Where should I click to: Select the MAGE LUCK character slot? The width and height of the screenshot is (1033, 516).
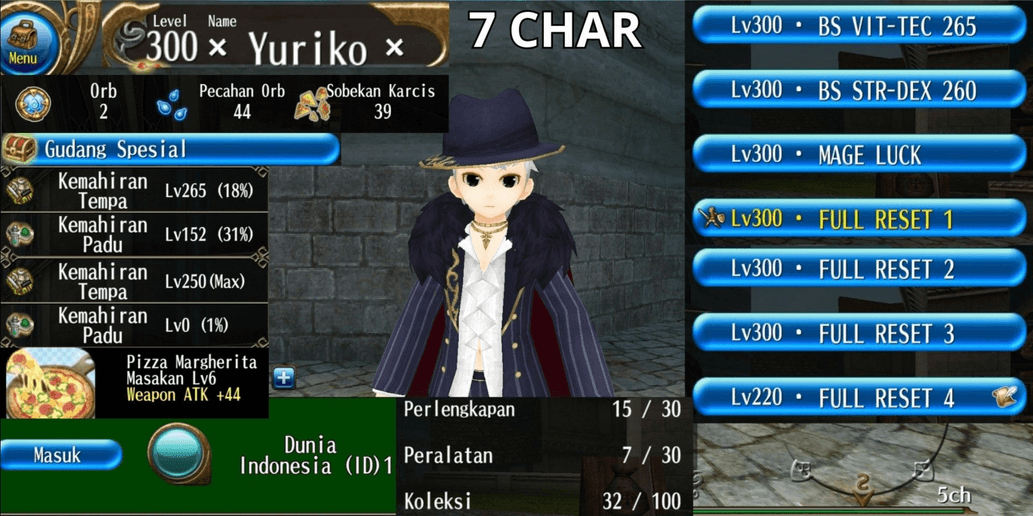pos(858,156)
